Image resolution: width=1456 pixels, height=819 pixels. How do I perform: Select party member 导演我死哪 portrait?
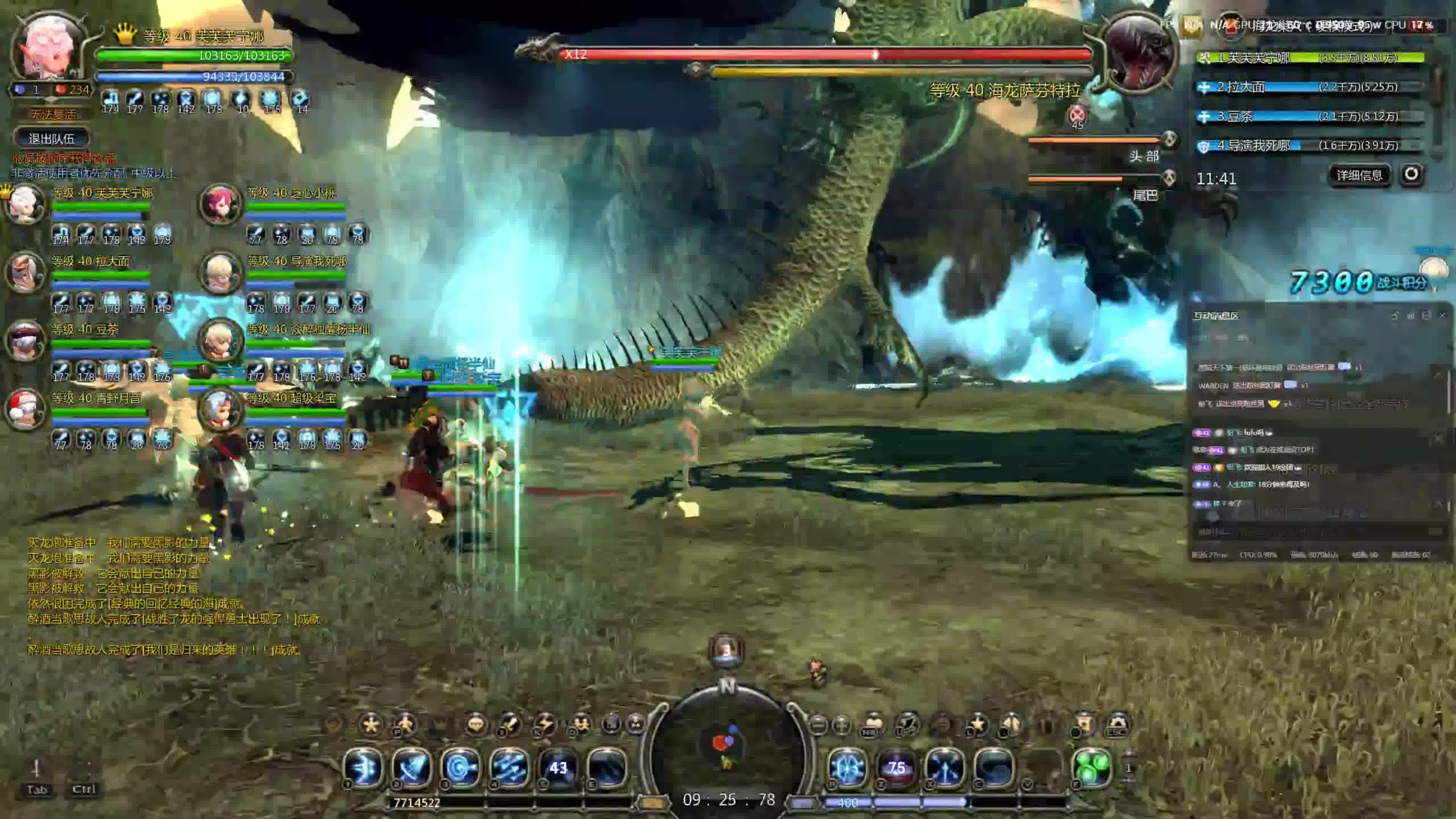220,273
